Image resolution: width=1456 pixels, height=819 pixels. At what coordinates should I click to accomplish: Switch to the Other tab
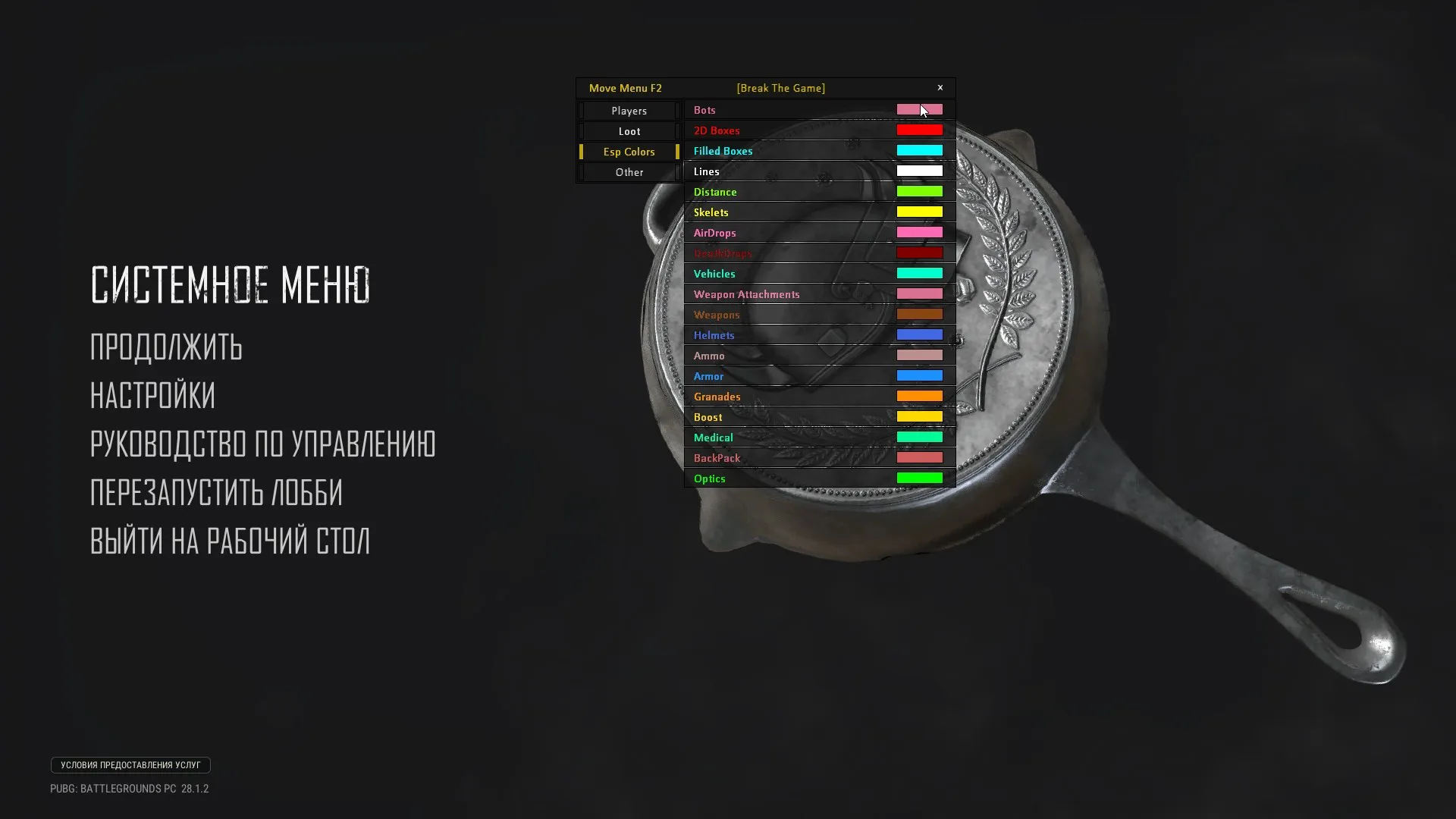coord(629,172)
